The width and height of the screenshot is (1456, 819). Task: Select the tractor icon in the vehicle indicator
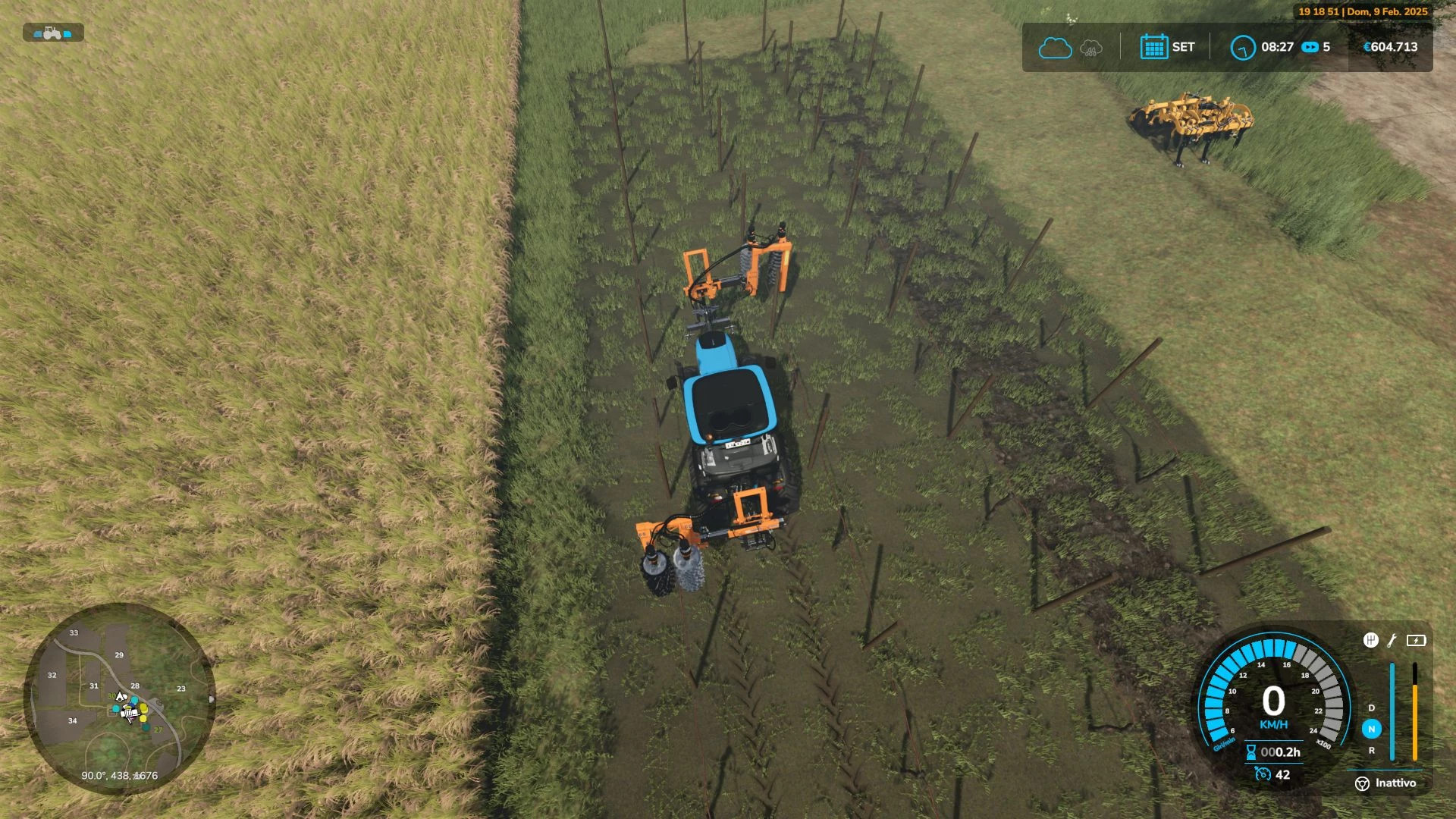pos(52,33)
